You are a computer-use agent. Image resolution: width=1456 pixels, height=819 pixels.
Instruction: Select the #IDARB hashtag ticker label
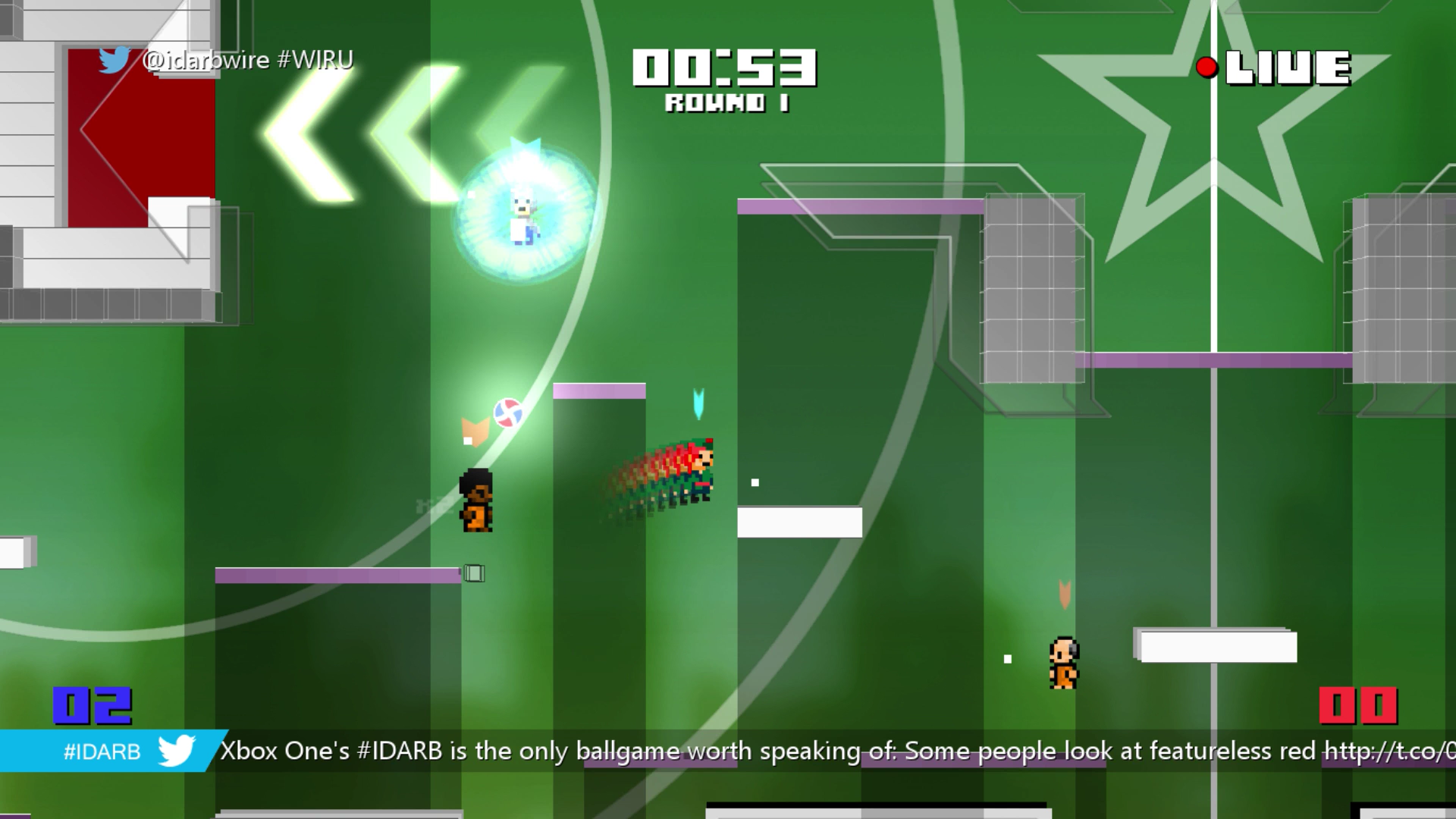click(102, 752)
